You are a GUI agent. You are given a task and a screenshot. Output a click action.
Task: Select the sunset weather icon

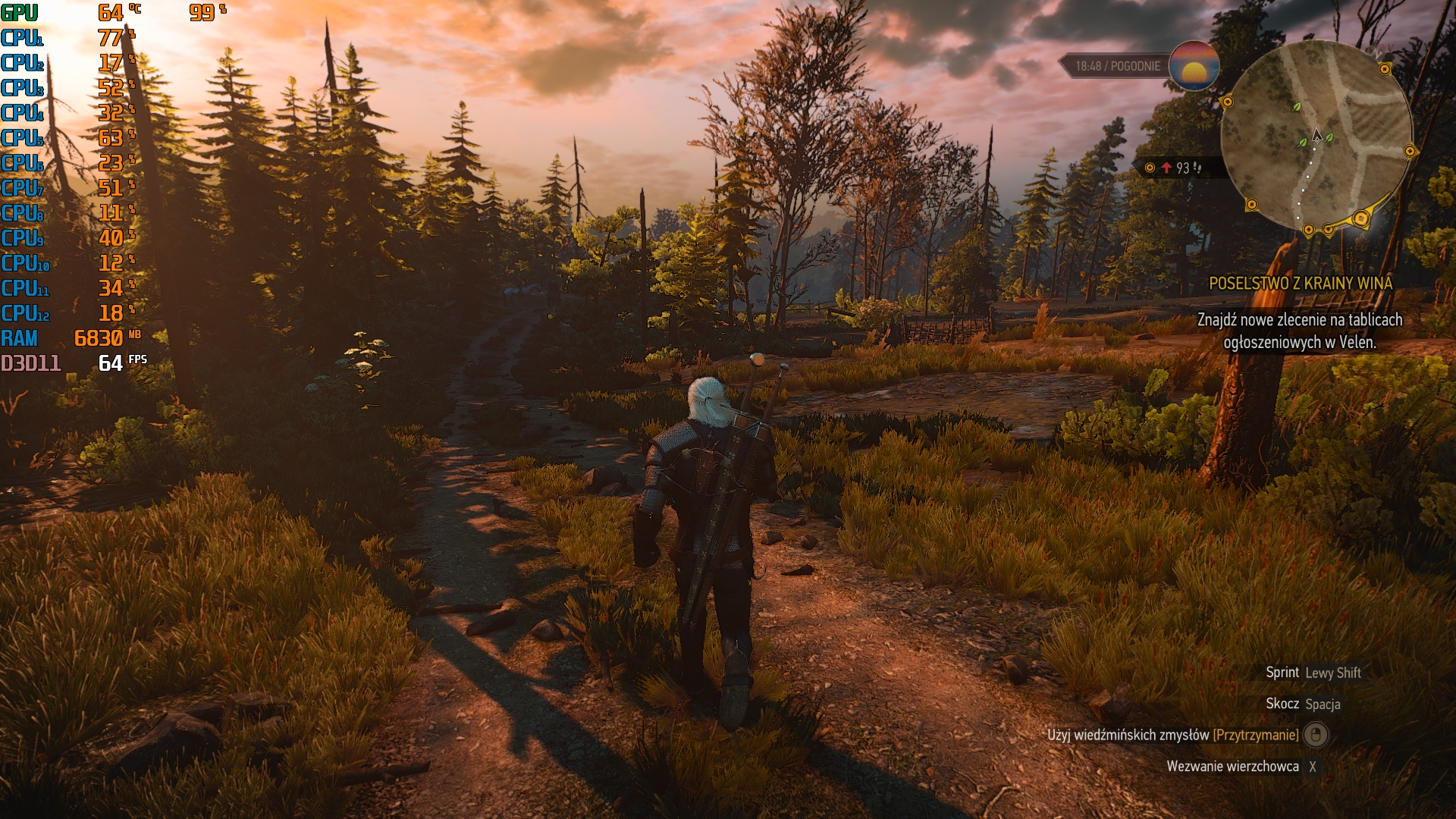coord(1194,66)
